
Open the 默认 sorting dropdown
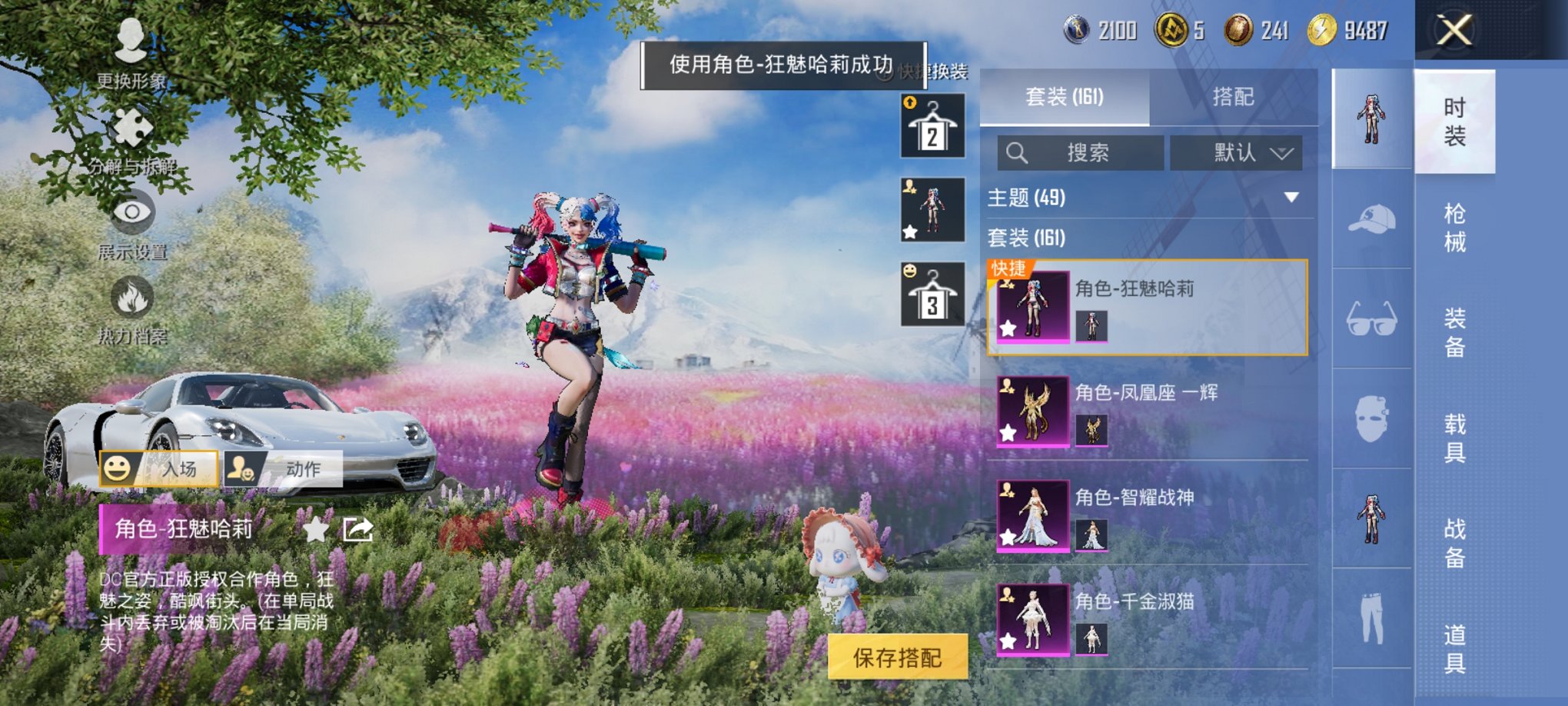click(1237, 153)
